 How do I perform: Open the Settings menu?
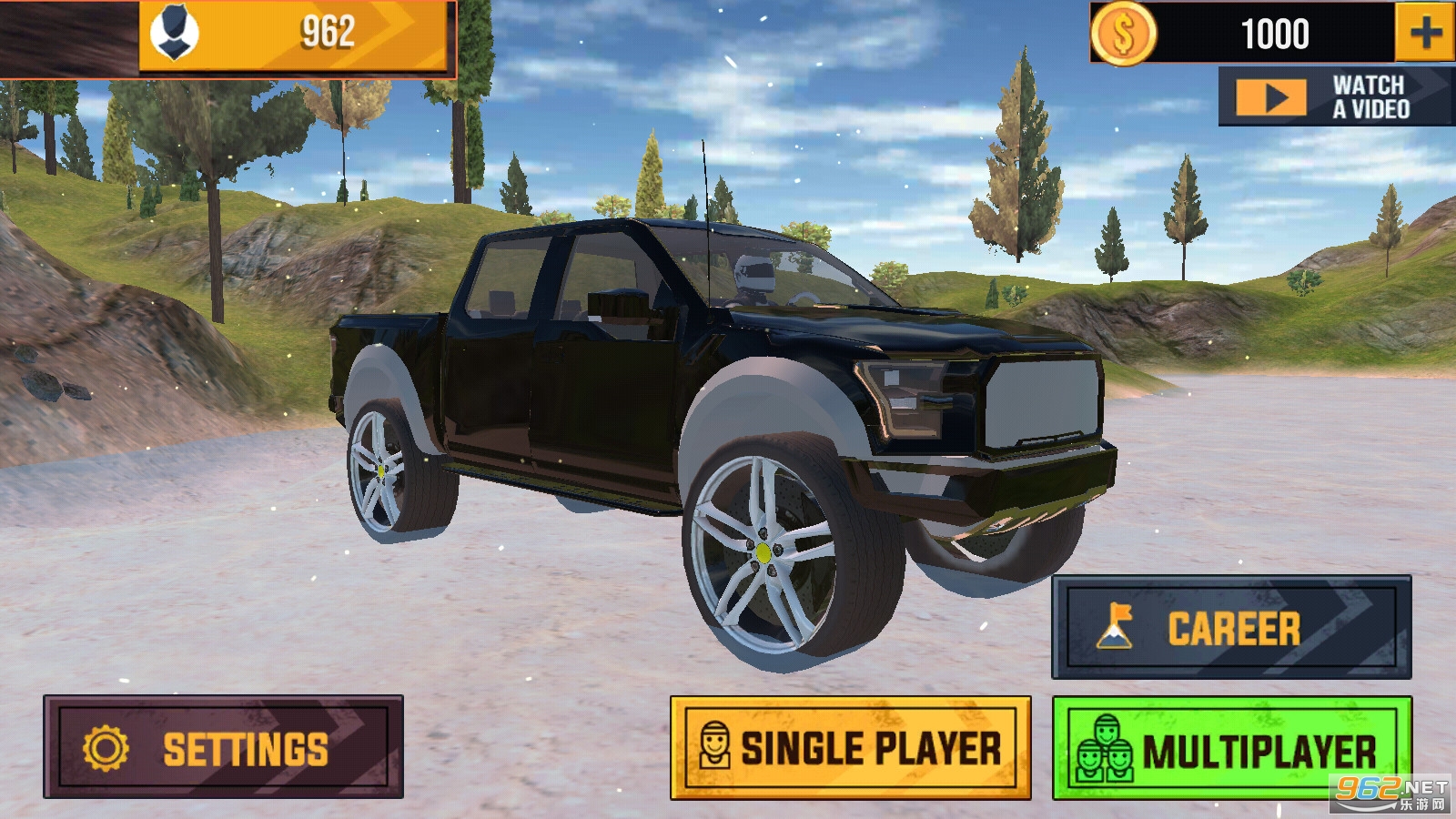223,748
